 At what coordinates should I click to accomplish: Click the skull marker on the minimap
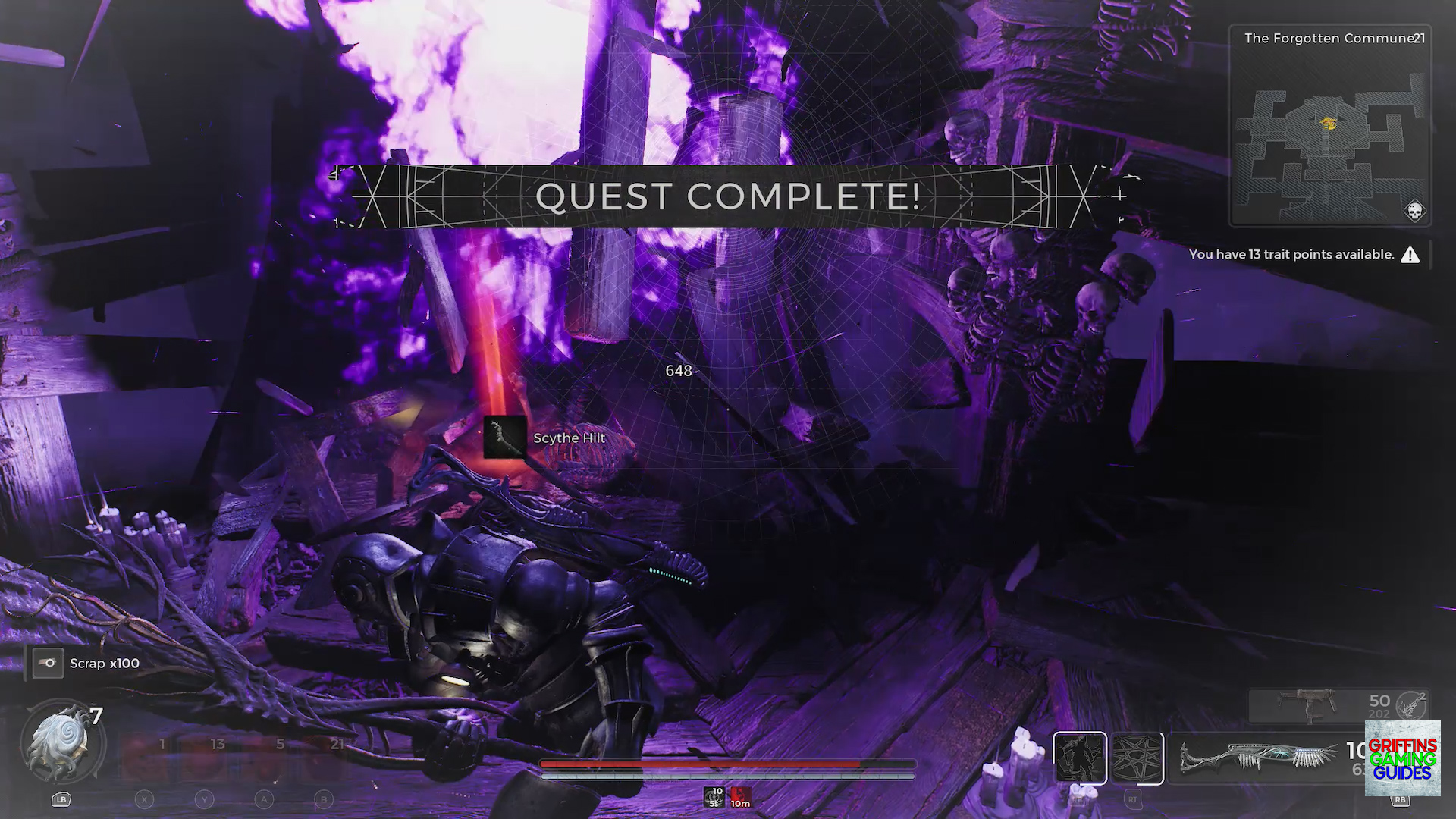click(1414, 211)
